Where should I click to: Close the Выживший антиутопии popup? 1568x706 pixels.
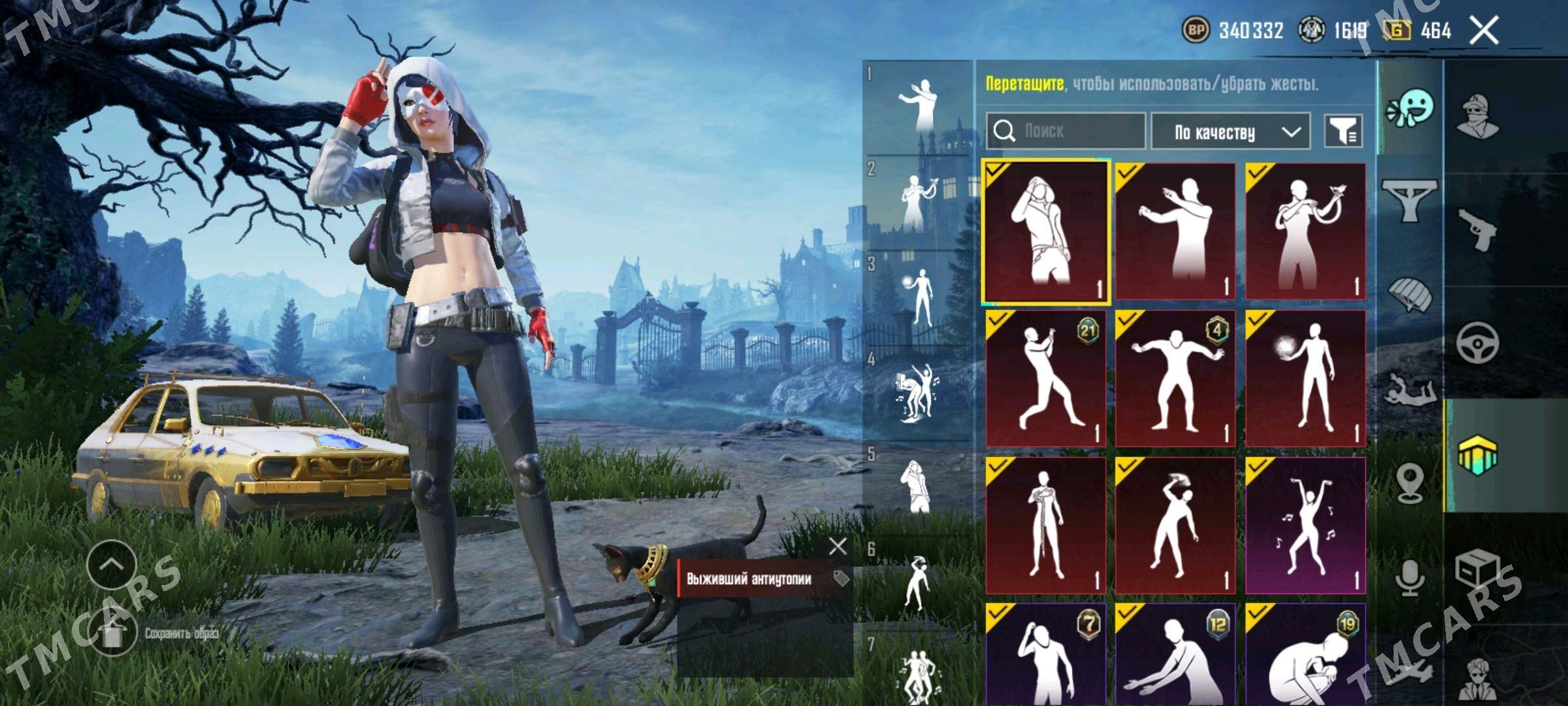(x=837, y=546)
